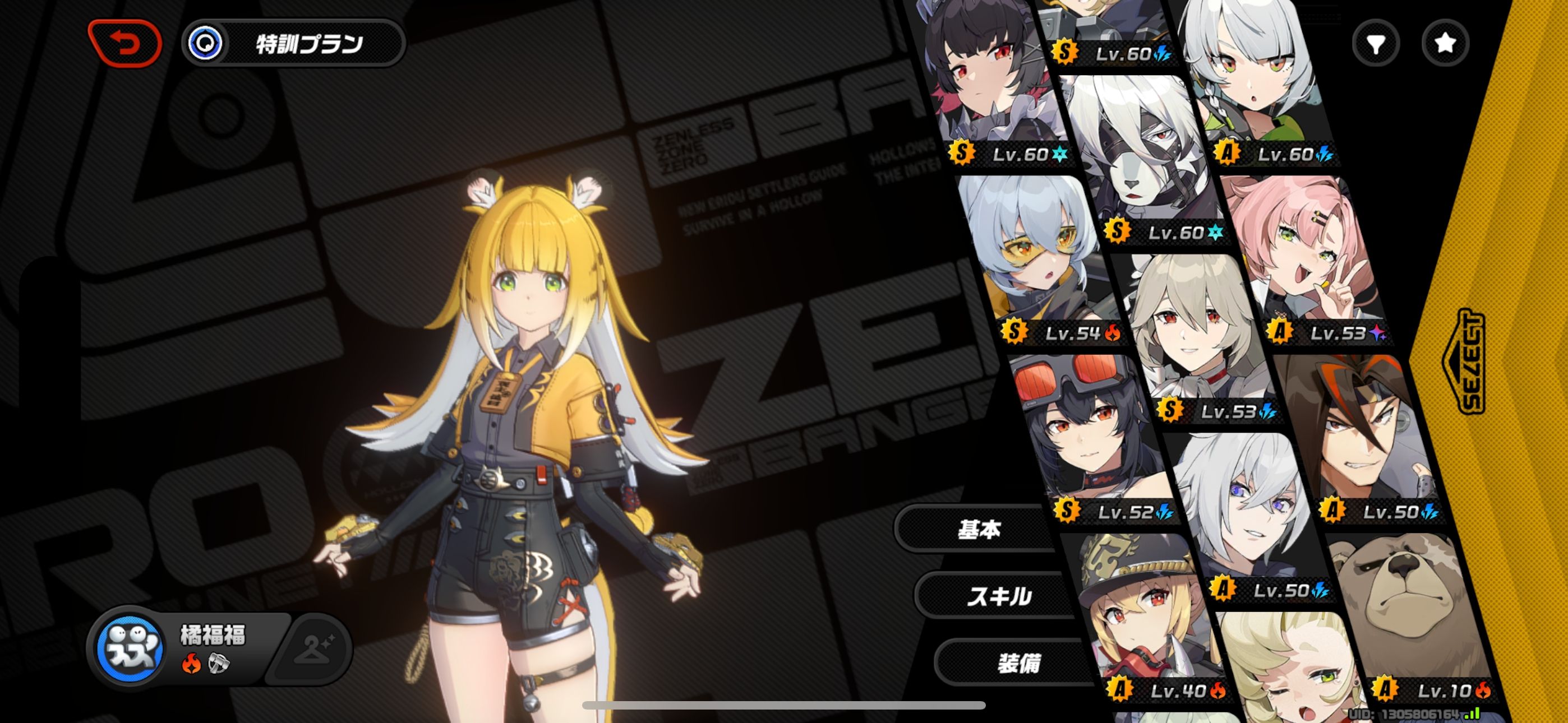Click the SELECT arrow on yellow panel

coord(1467,362)
